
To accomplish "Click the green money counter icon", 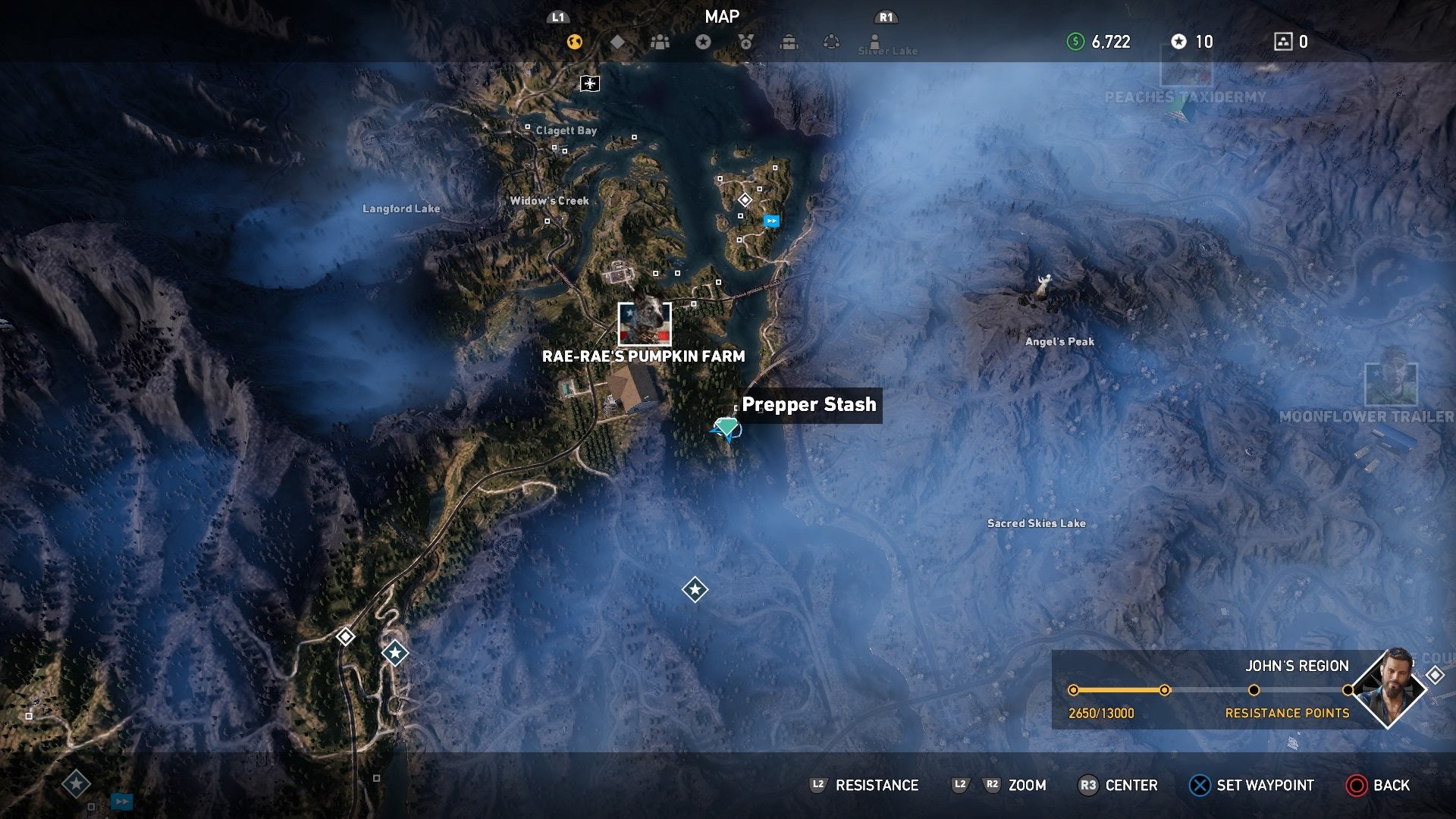I will pyautogui.click(x=1075, y=42).
